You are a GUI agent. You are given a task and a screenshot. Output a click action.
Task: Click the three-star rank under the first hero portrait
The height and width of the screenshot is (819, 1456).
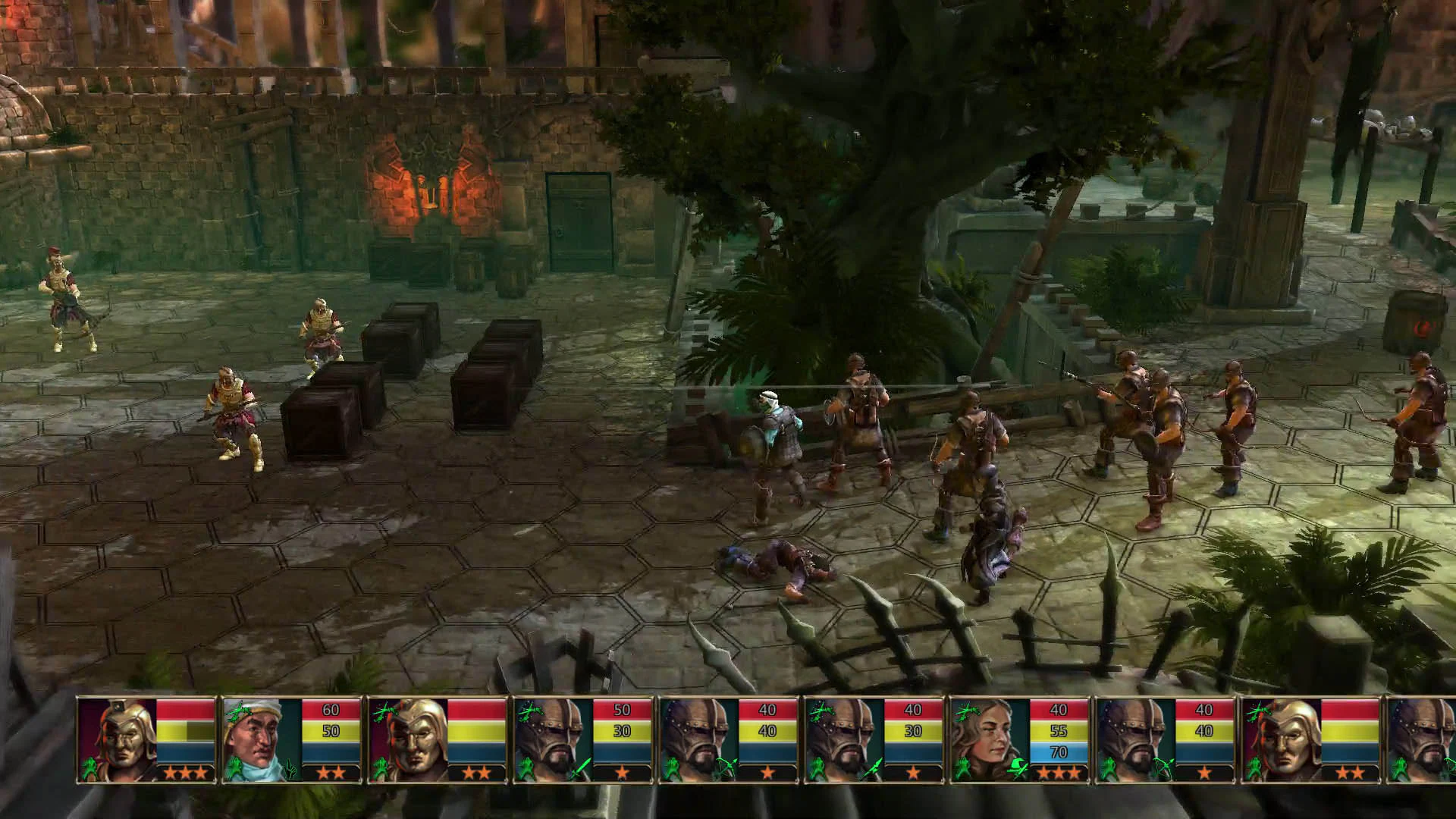tap(185, 773)
